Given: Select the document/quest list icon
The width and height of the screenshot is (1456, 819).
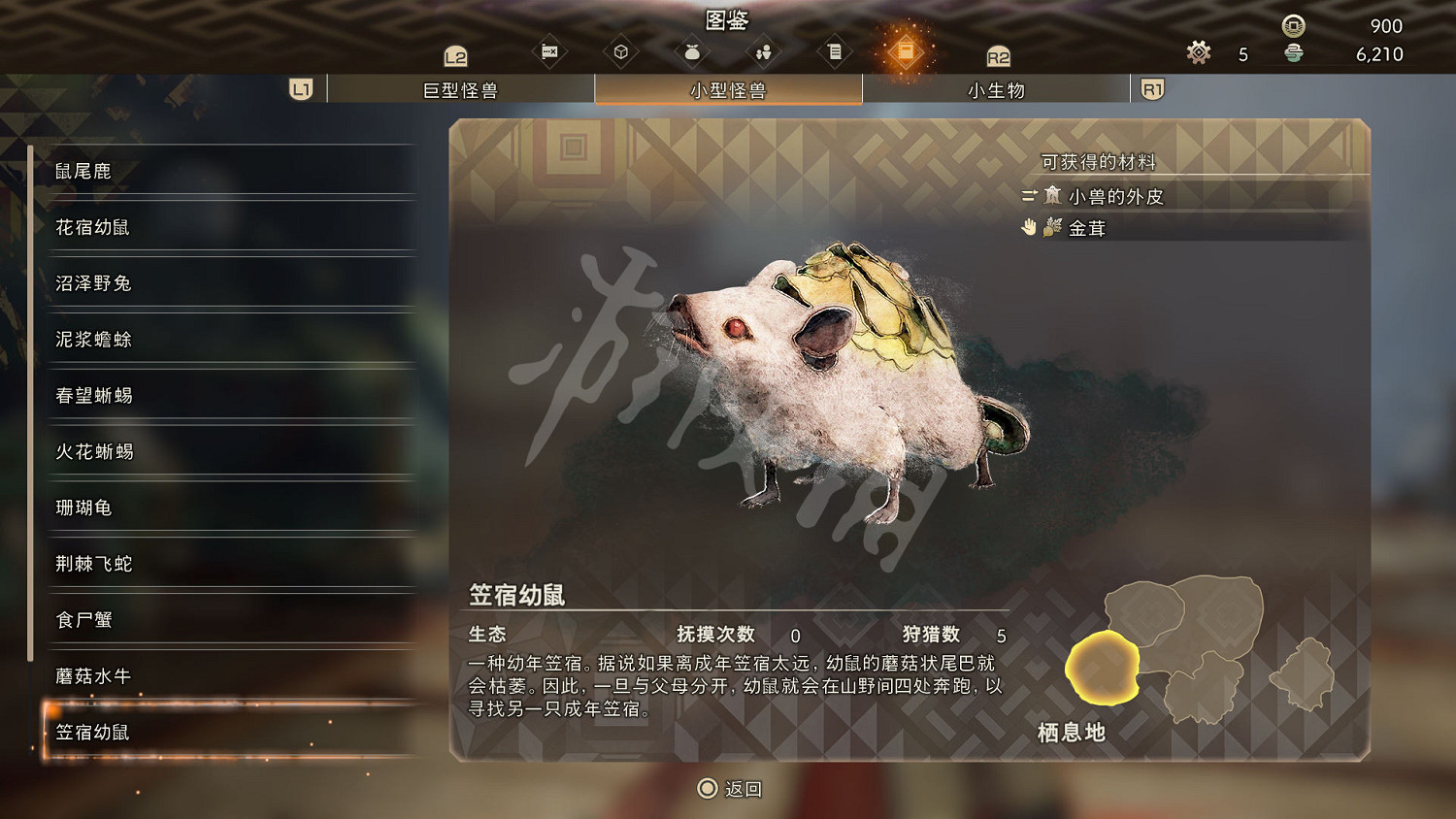Looking at the screenshot, I should (x=835, y=50).
